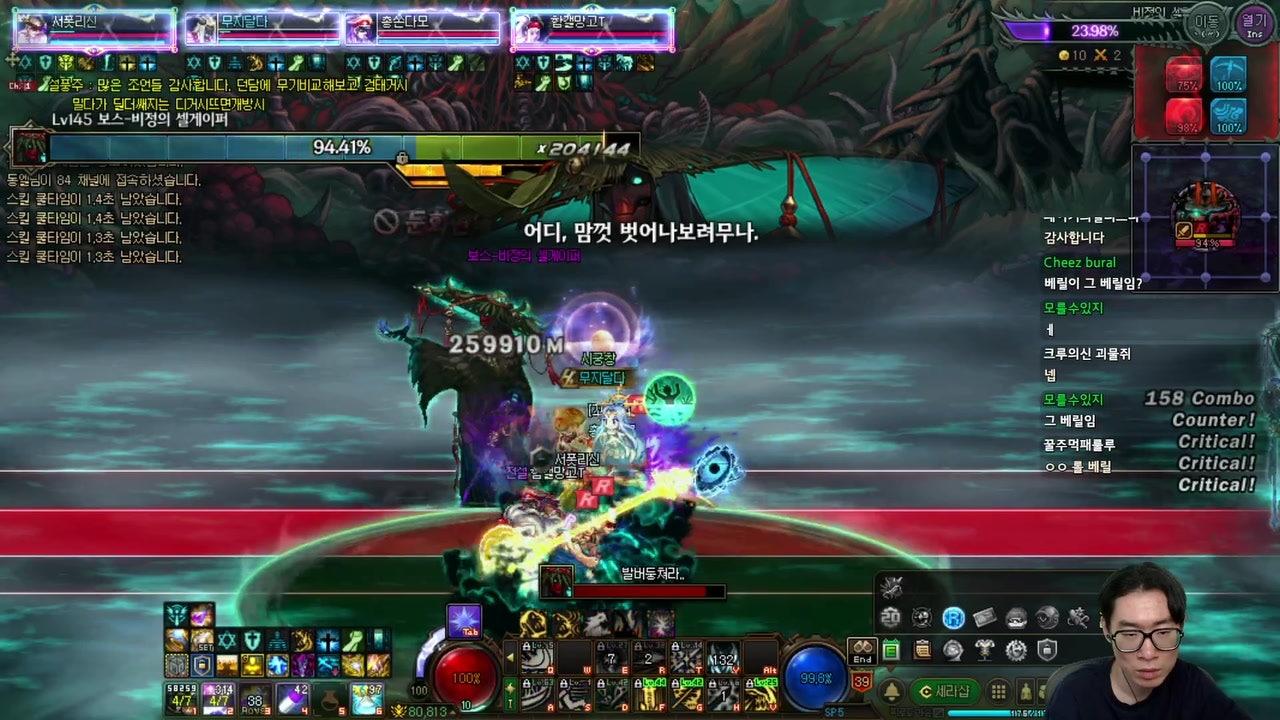Toggle the 이동 move button near the minimap
1280x720 pixels.
(1207, 21)
